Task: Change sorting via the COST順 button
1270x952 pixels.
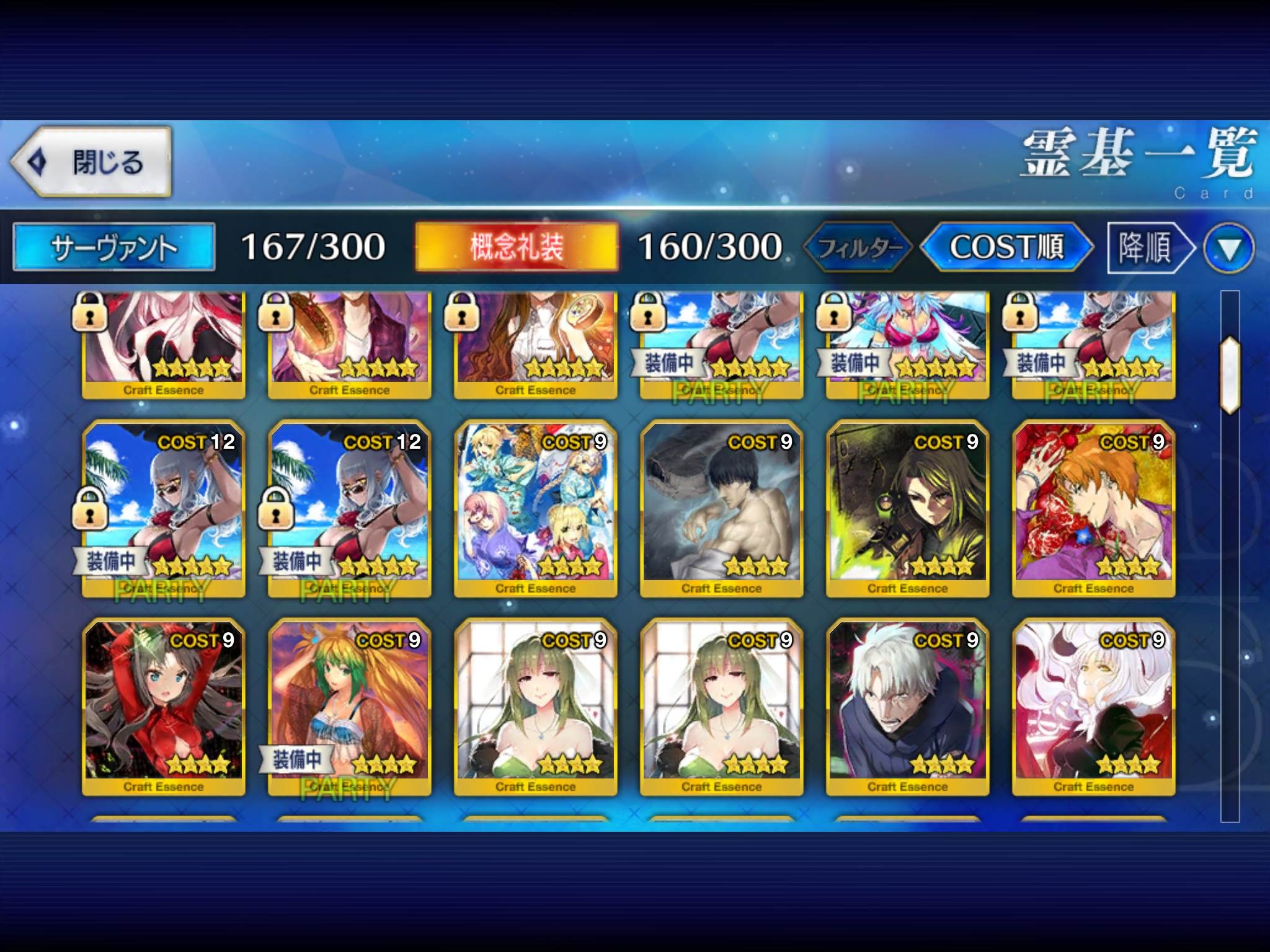Action: [x=1006, y=247]
